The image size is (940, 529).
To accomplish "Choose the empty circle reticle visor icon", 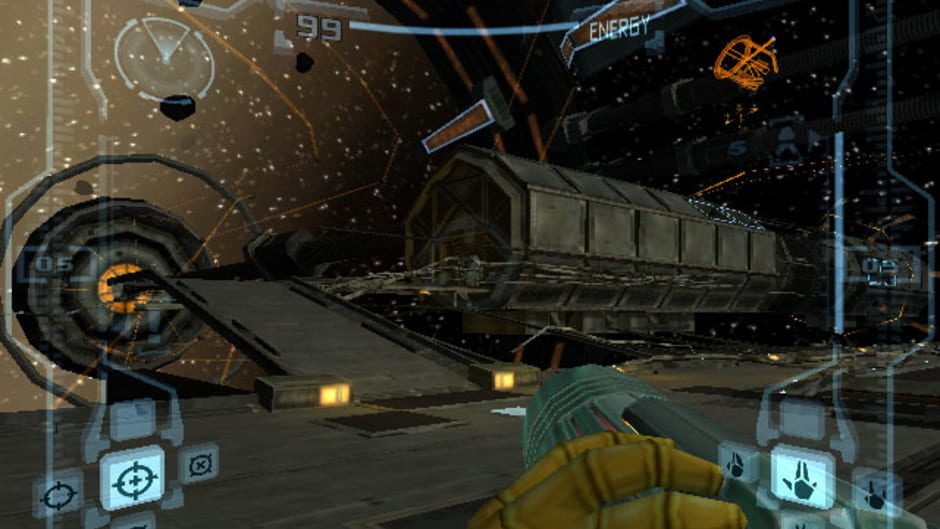I will pos(58,496).
